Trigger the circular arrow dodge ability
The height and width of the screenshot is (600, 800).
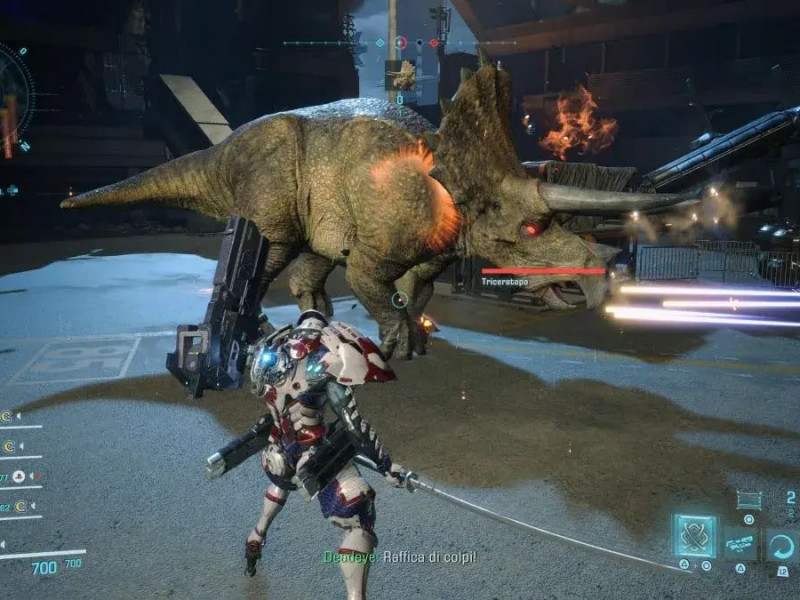click(782, 545)
